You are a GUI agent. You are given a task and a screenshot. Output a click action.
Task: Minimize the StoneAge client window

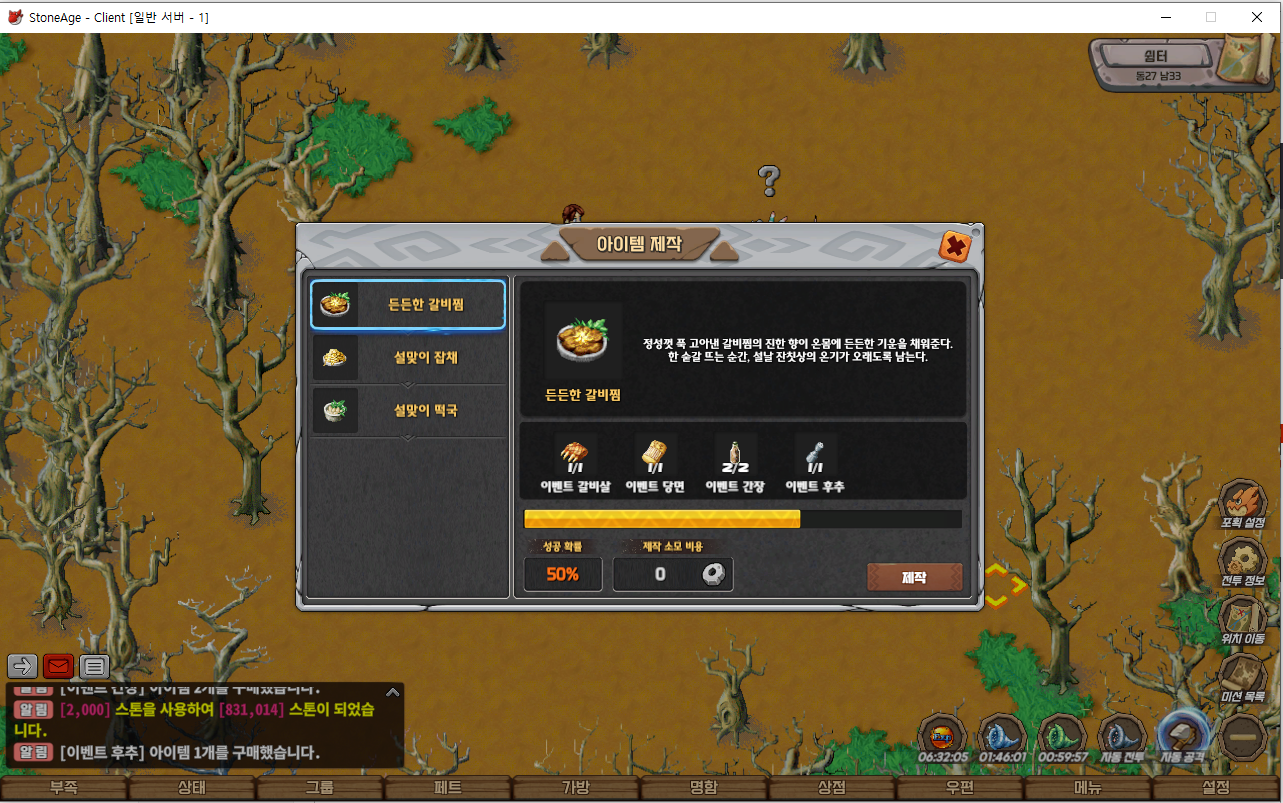(x=1165, y=17)
